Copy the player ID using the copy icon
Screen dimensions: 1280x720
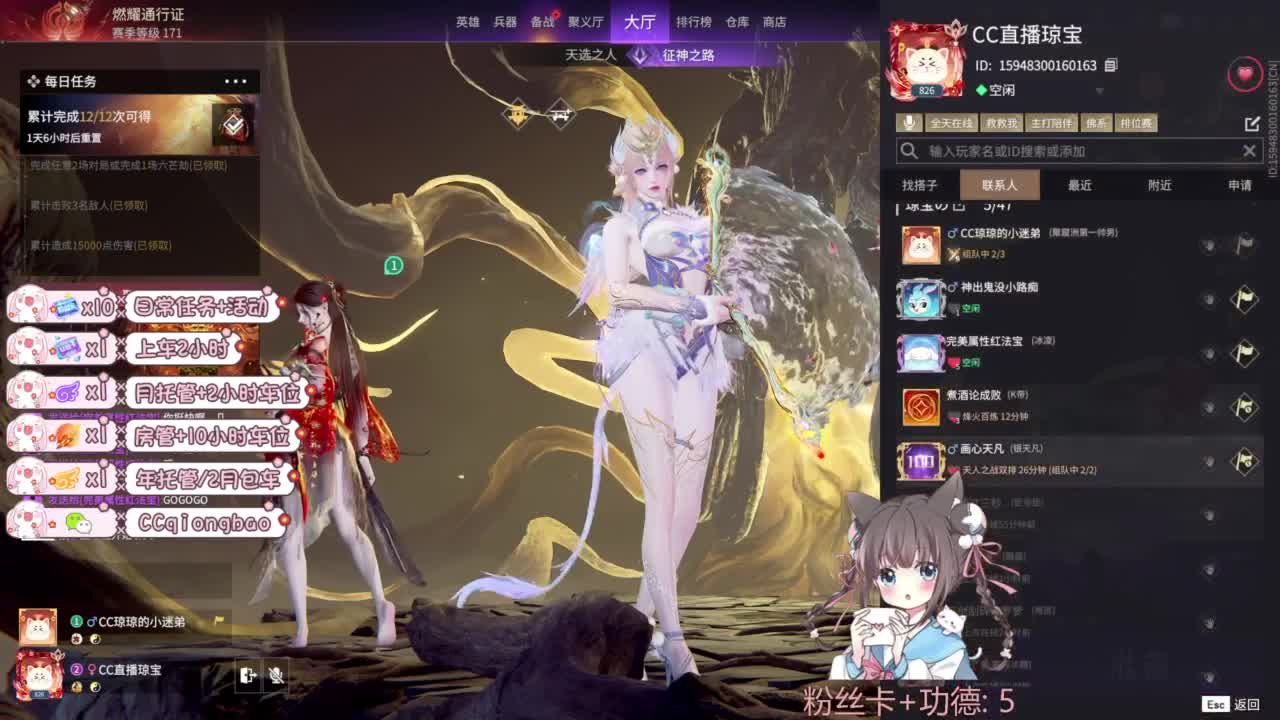1109,66
